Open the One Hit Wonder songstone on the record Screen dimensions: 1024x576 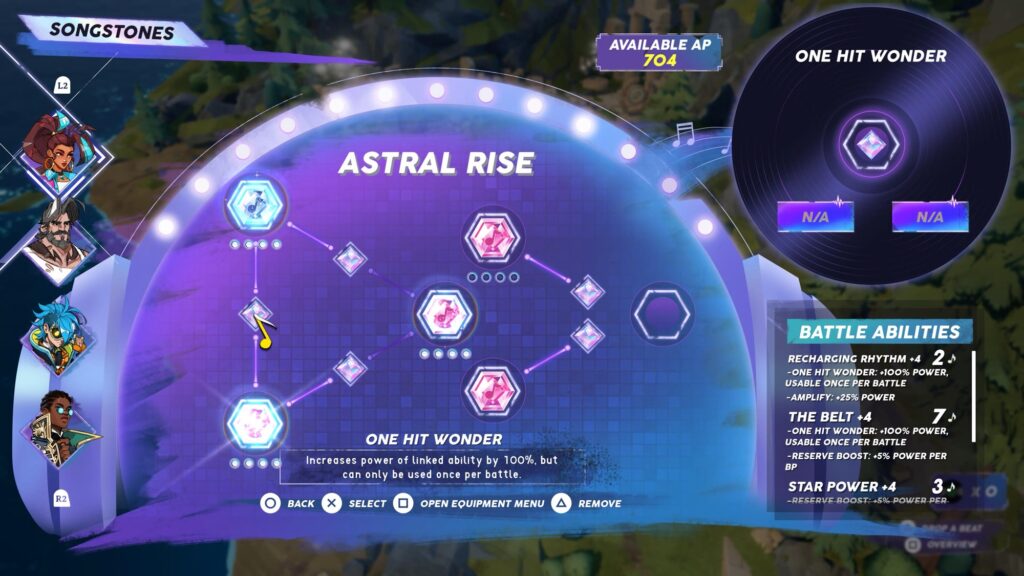pyautogui.click(x=870, y=145)
